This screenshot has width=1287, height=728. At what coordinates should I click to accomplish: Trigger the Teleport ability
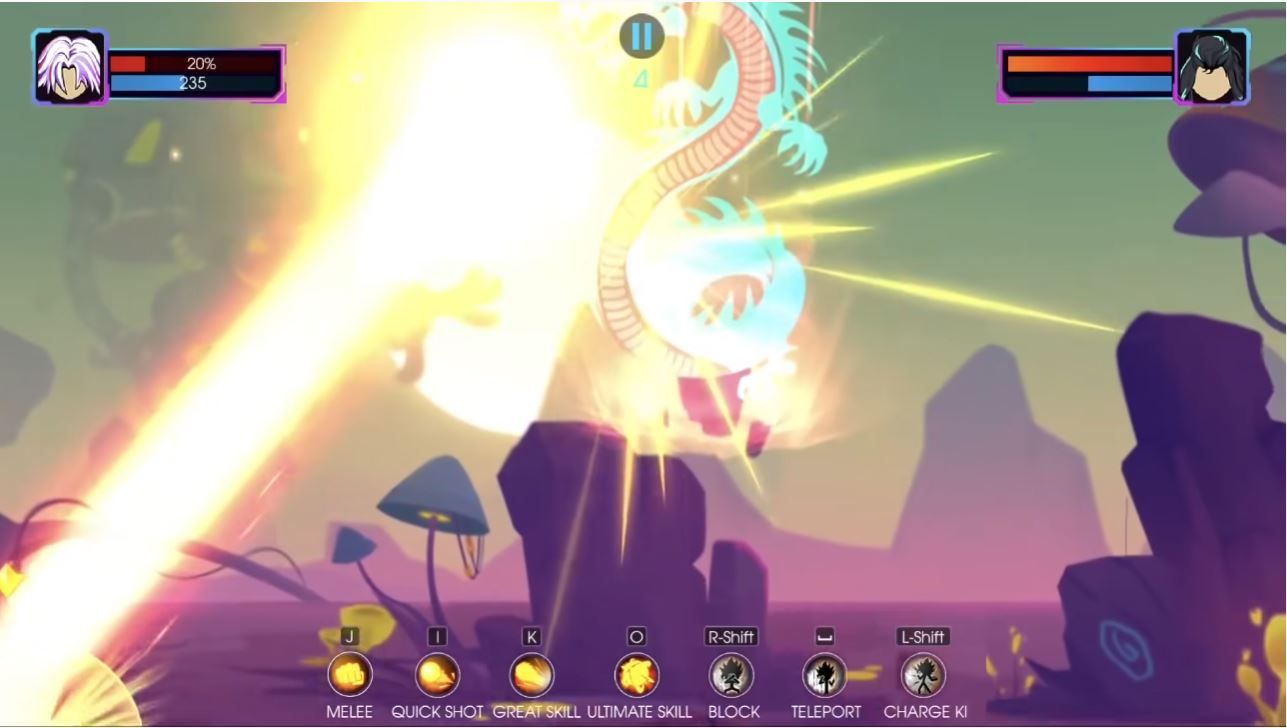(x=825, y=675)
